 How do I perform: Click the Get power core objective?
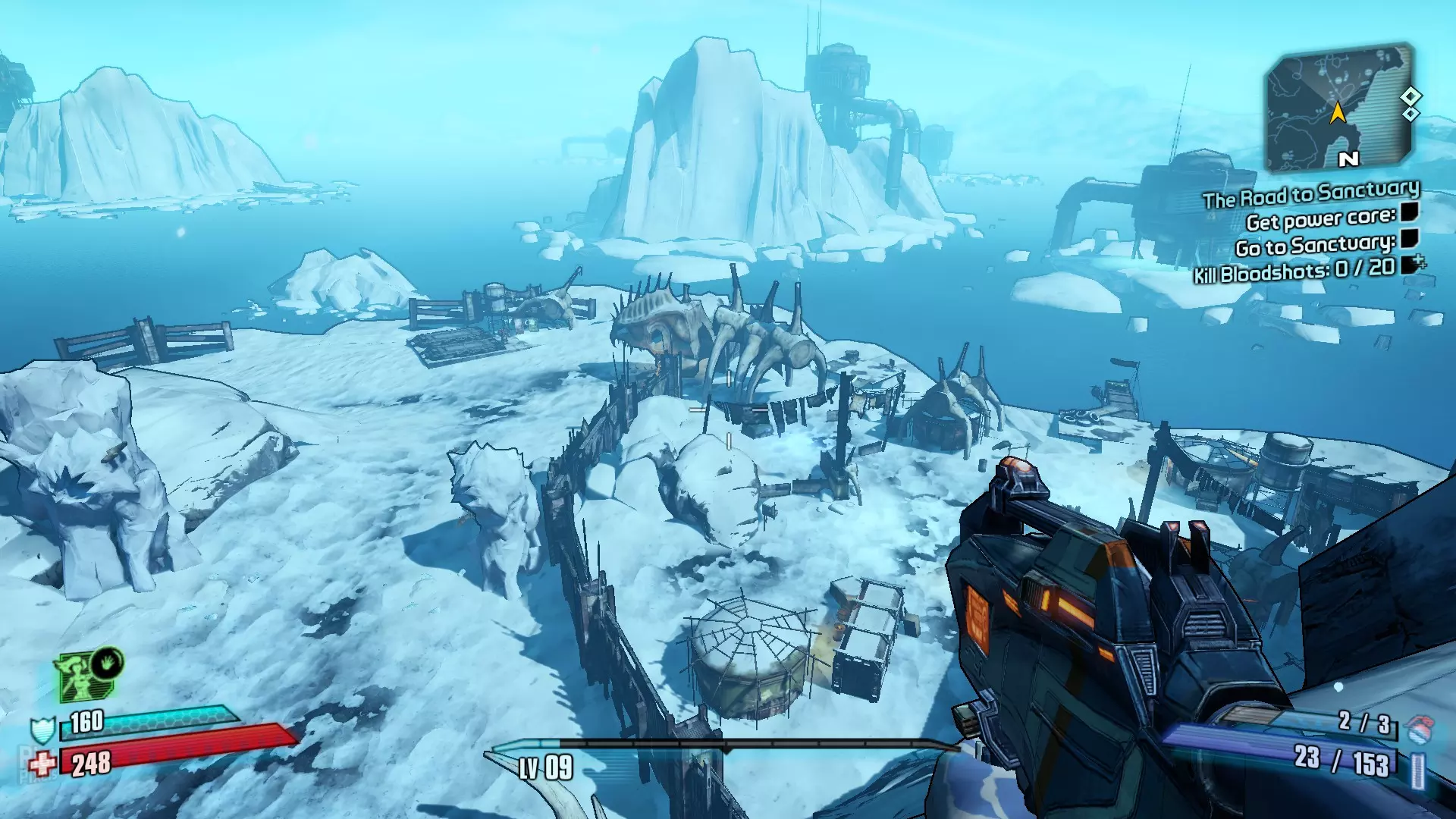click(x=1320, y=219)
